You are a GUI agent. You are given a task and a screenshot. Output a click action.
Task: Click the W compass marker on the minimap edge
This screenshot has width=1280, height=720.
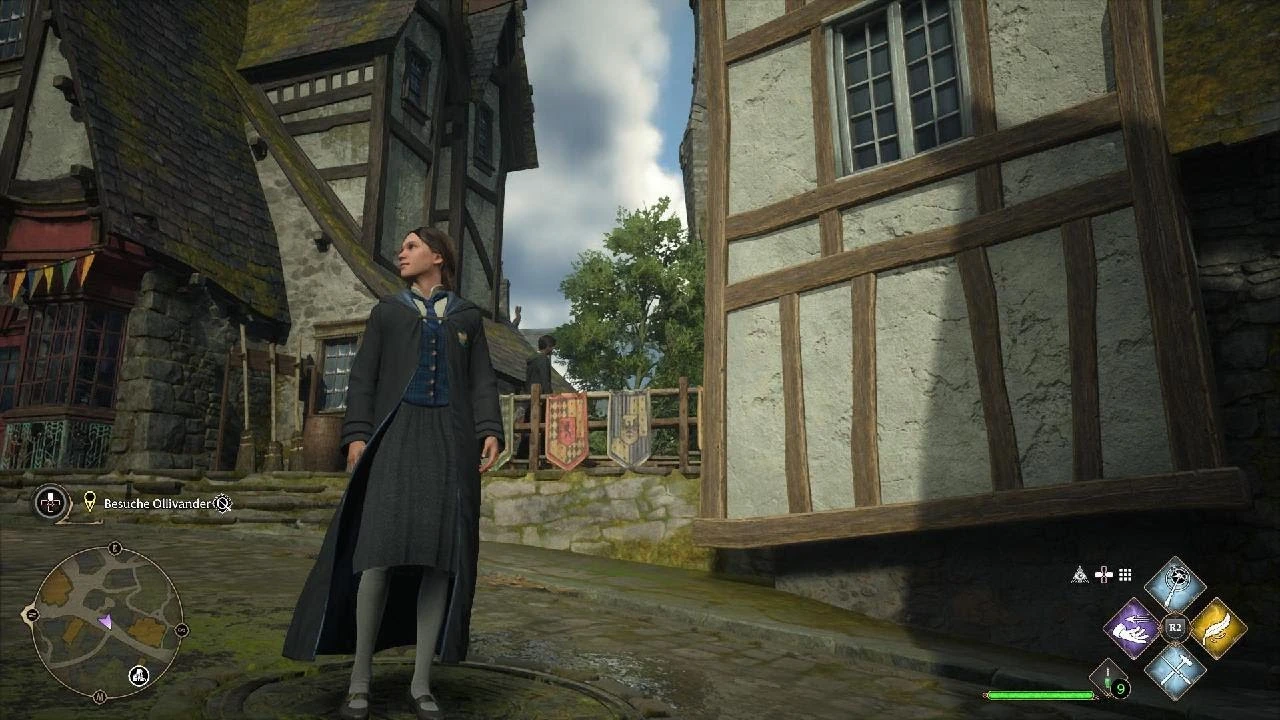(31, 613)
